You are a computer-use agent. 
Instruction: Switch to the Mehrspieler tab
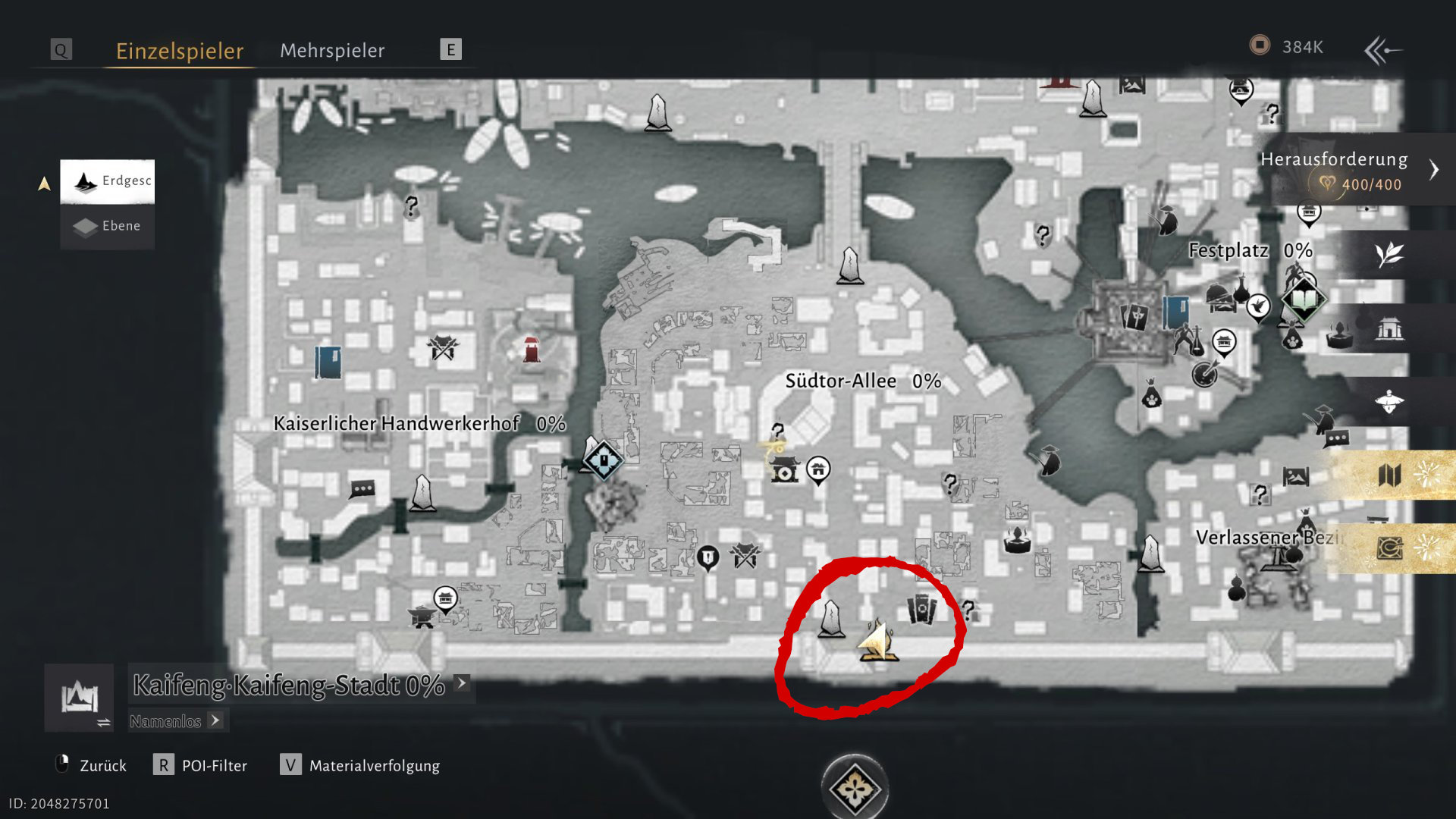(x=332, y=50)
